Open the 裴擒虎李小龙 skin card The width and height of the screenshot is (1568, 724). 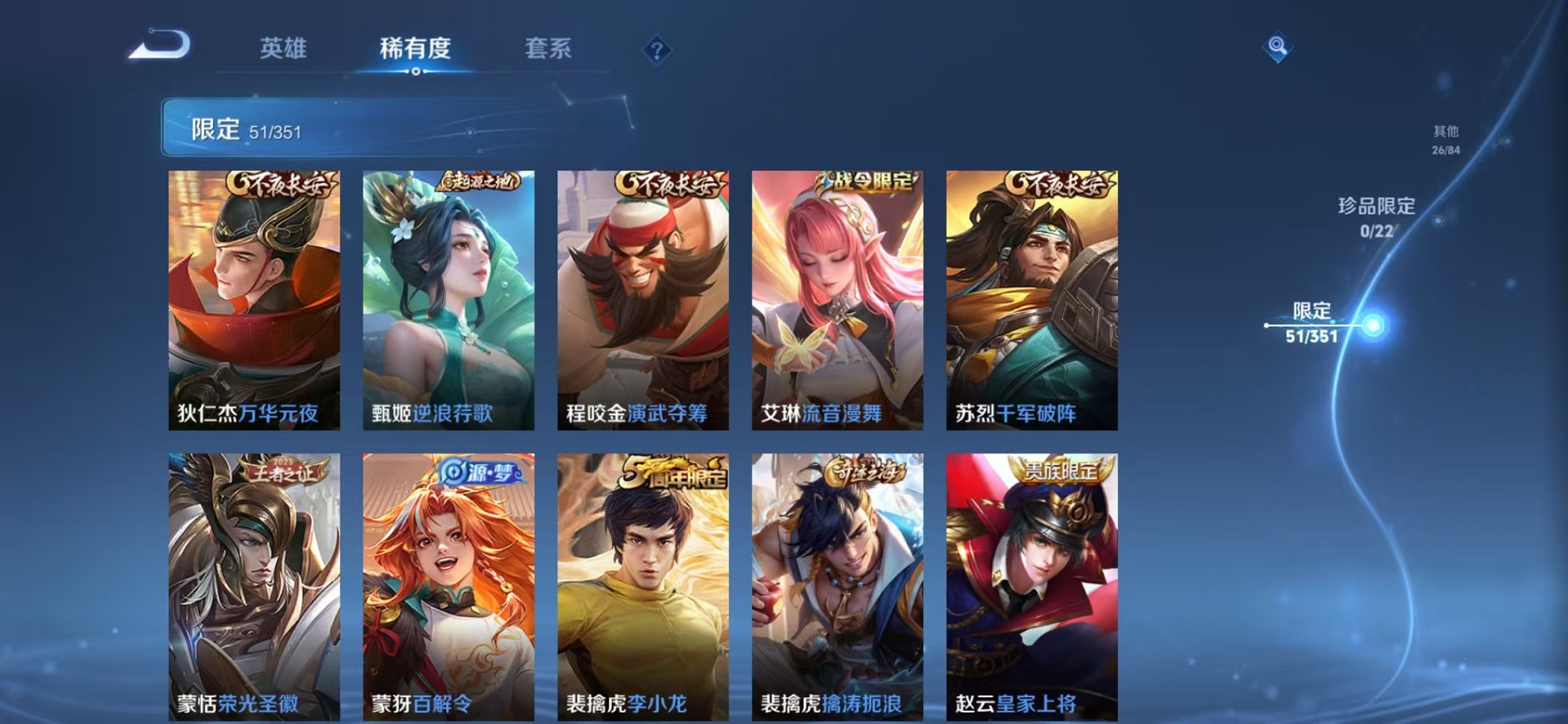640,584
